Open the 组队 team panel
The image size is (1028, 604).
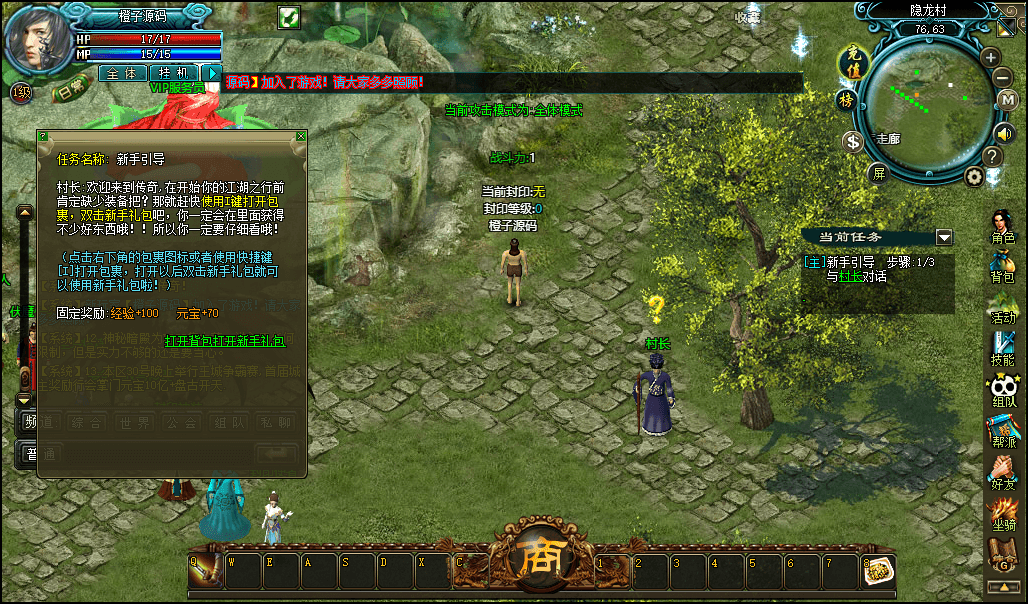pos(1002,390)
